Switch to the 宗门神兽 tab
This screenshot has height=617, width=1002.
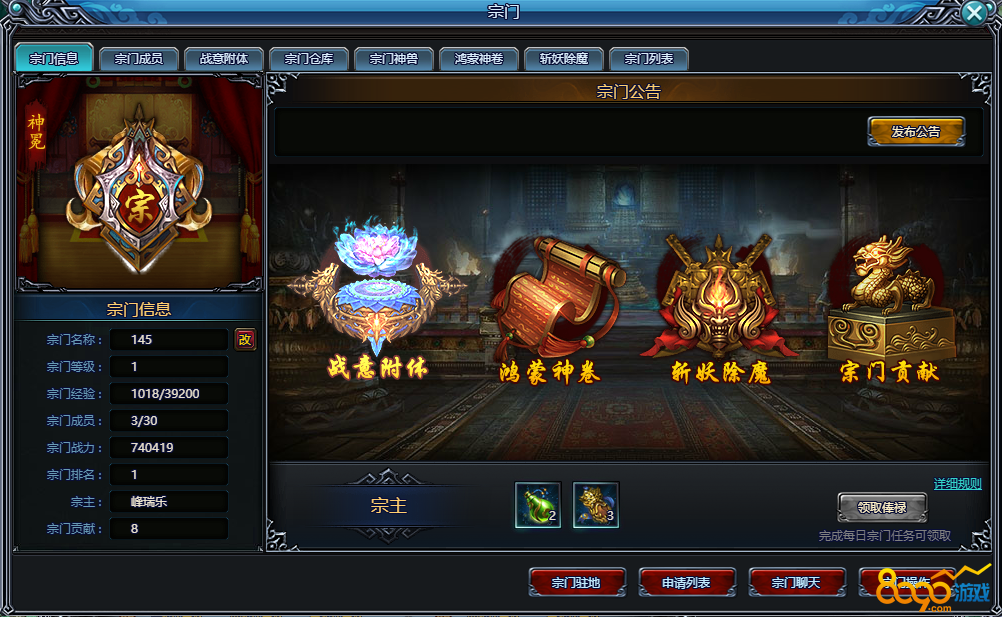point(394,59)
